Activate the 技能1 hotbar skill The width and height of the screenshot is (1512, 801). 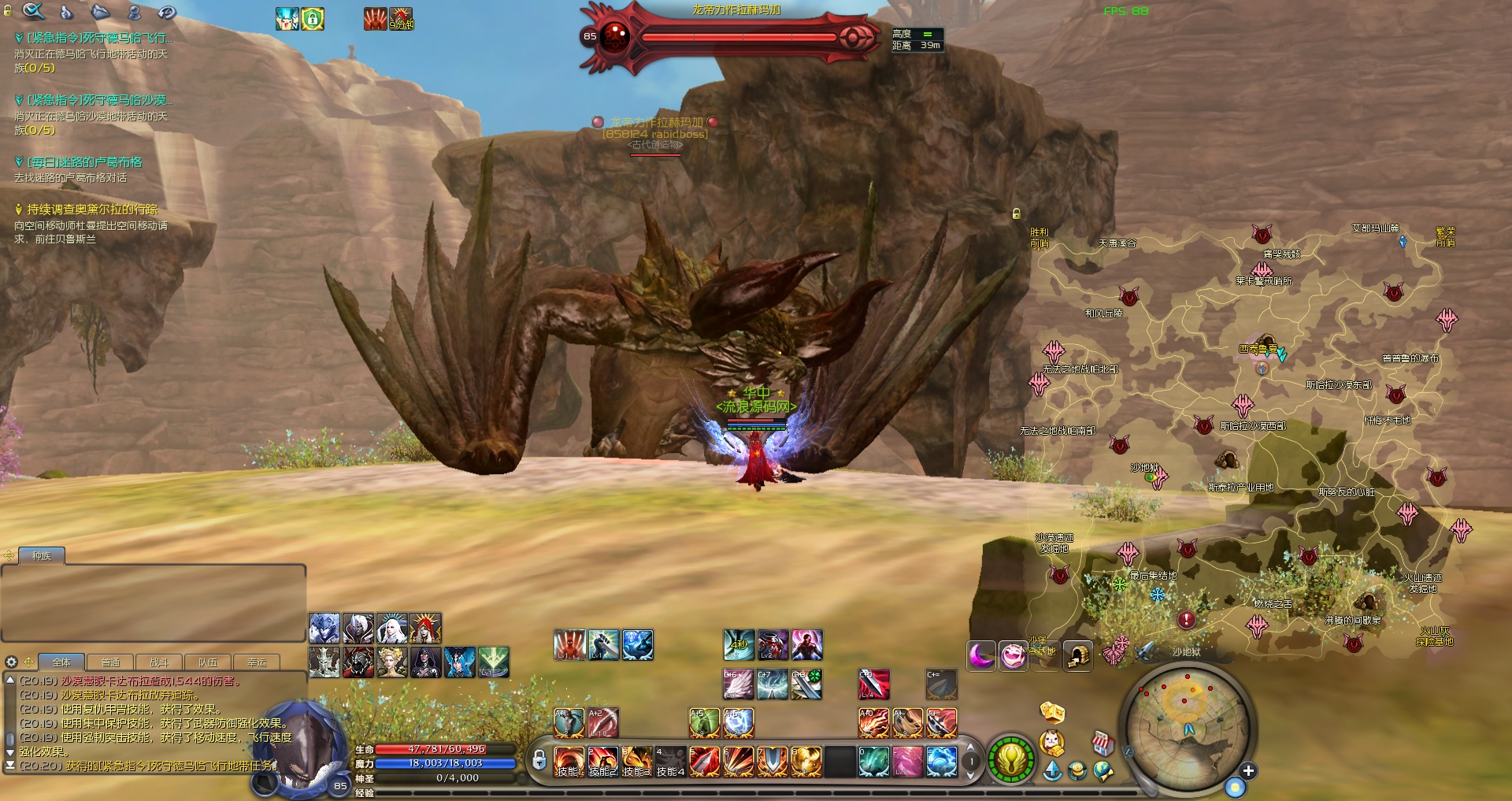pyautogui.click(x=569, y=762)
